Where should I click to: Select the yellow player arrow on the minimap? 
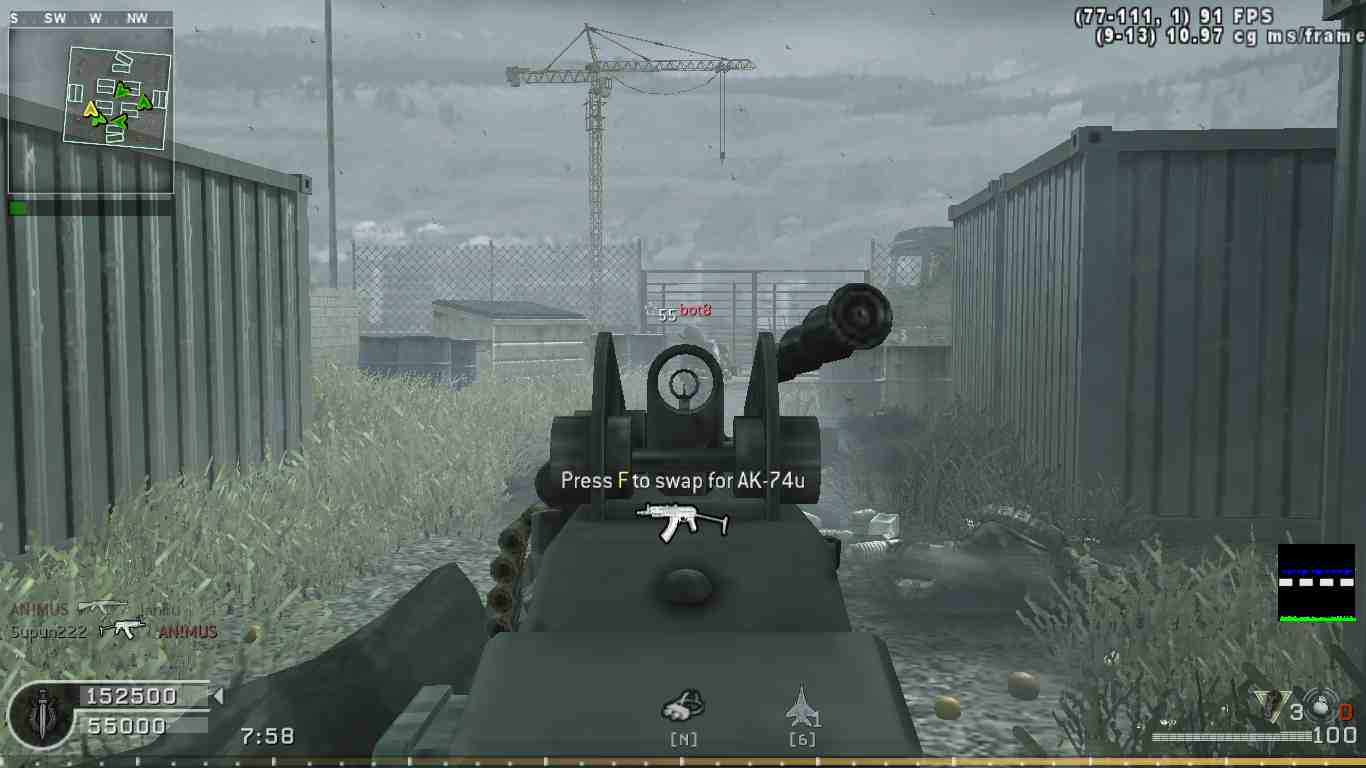pyautogui.click(x=91, y=109)
